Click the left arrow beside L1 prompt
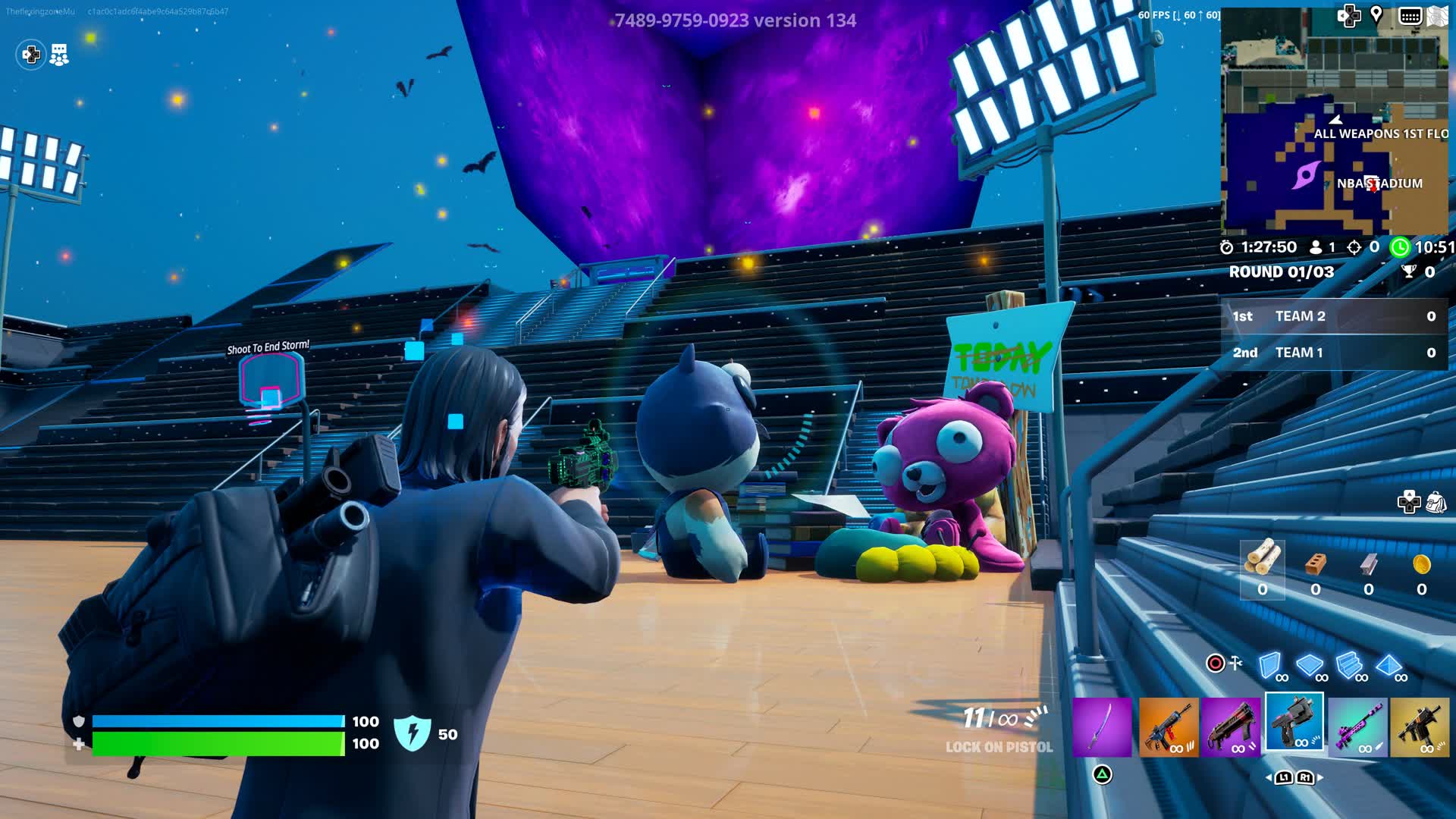The width and height of the screenshot is (1456, 819). coord(1269,777)
